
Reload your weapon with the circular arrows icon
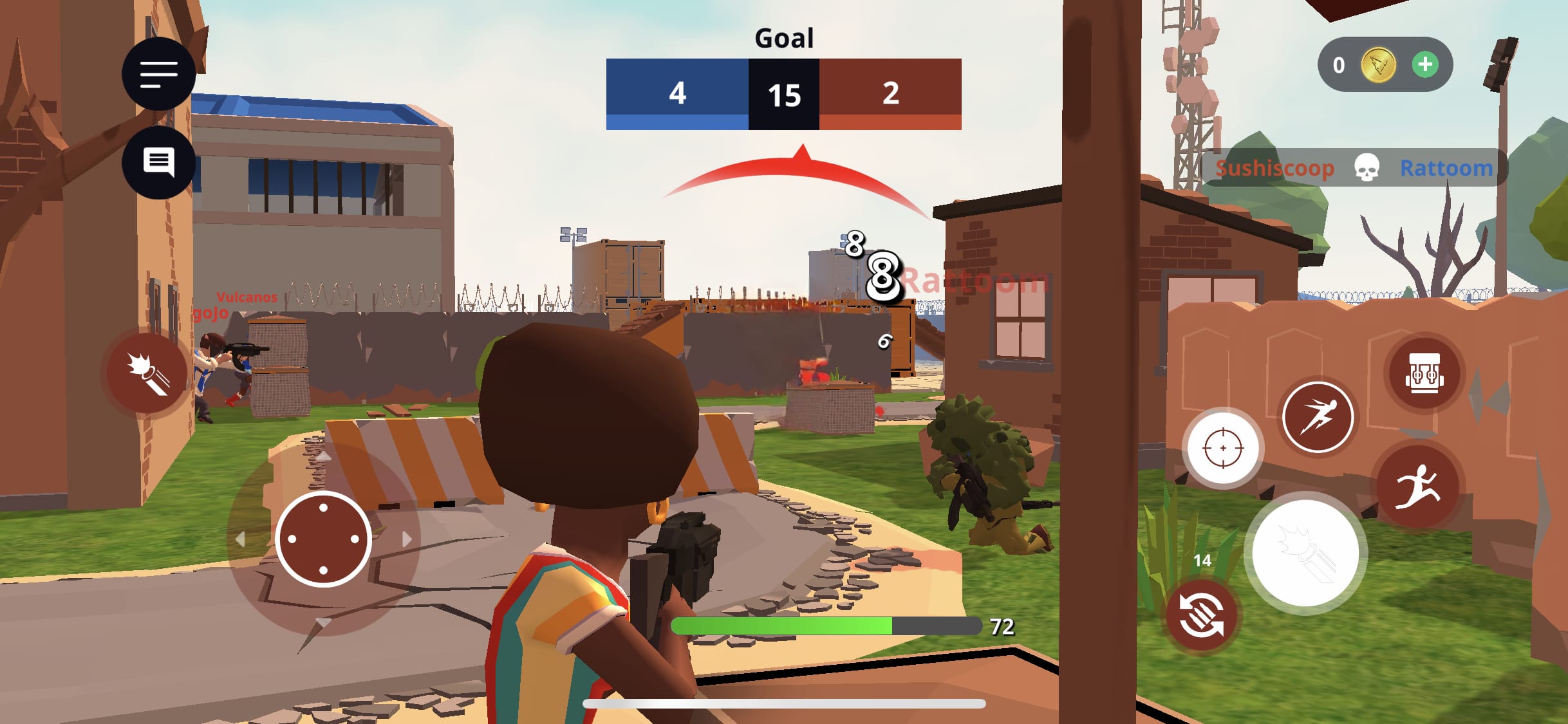pyautogui.click(x=1202, y=613)
